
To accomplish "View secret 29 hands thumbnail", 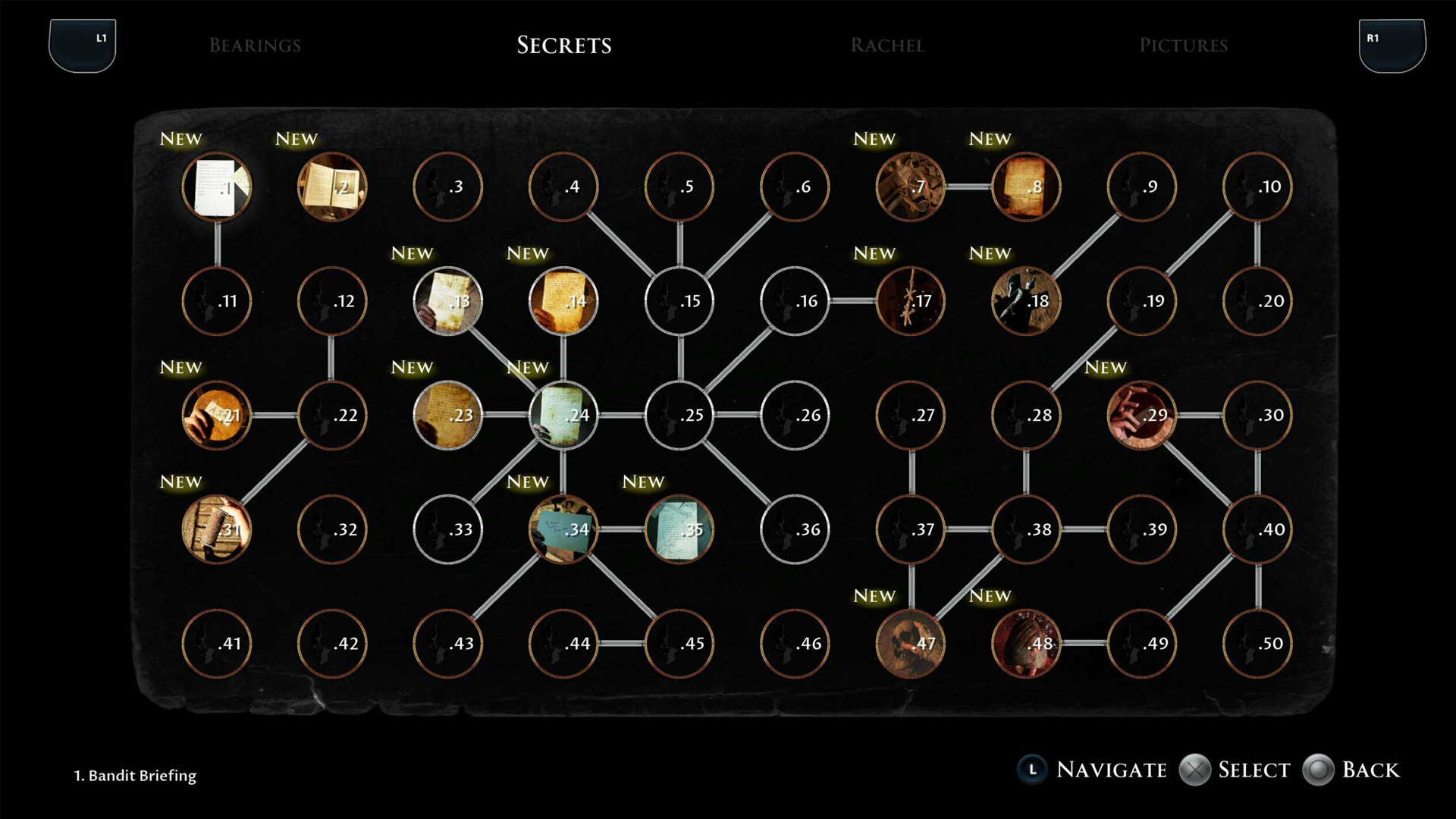I will [1141, 415].
